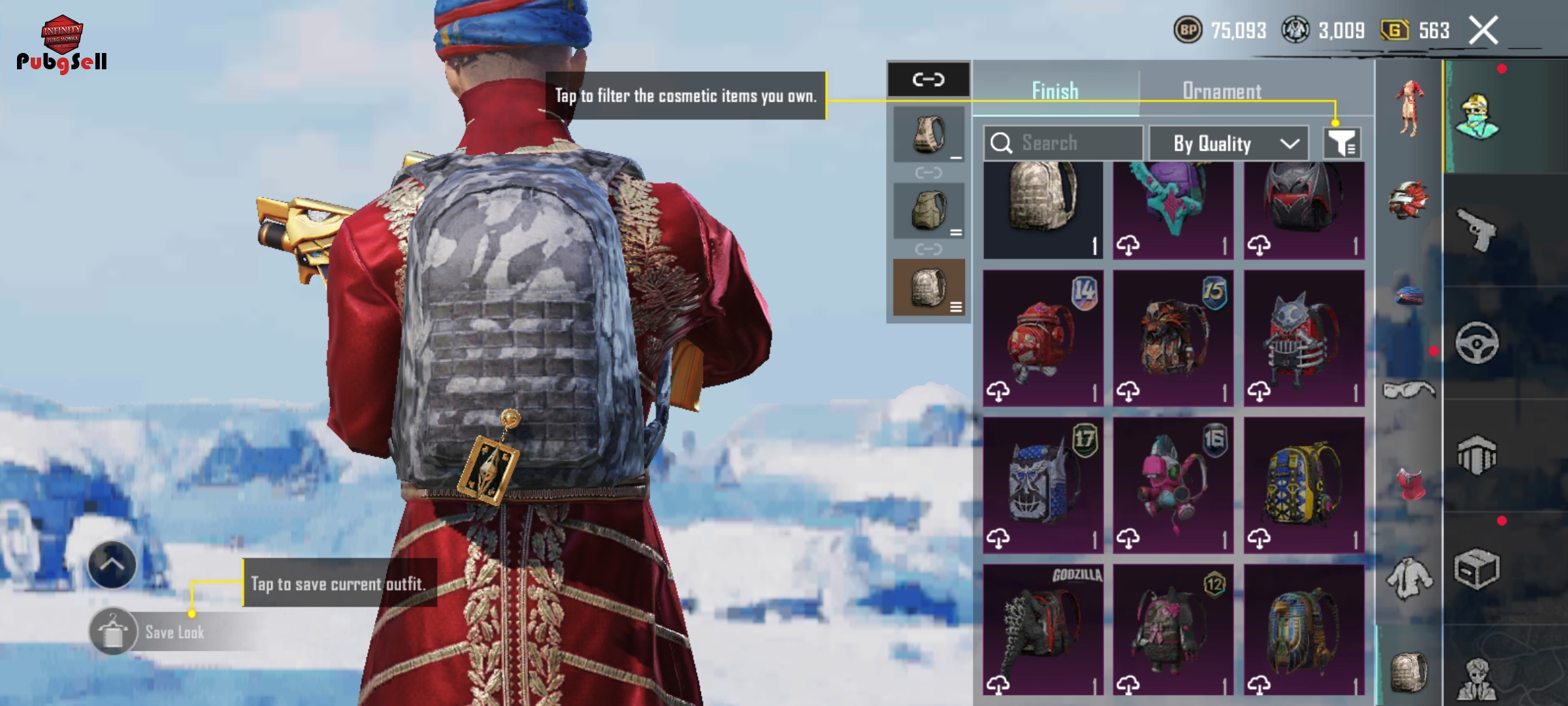Switch to the Ornament tab

click(x=1221, y=91)
